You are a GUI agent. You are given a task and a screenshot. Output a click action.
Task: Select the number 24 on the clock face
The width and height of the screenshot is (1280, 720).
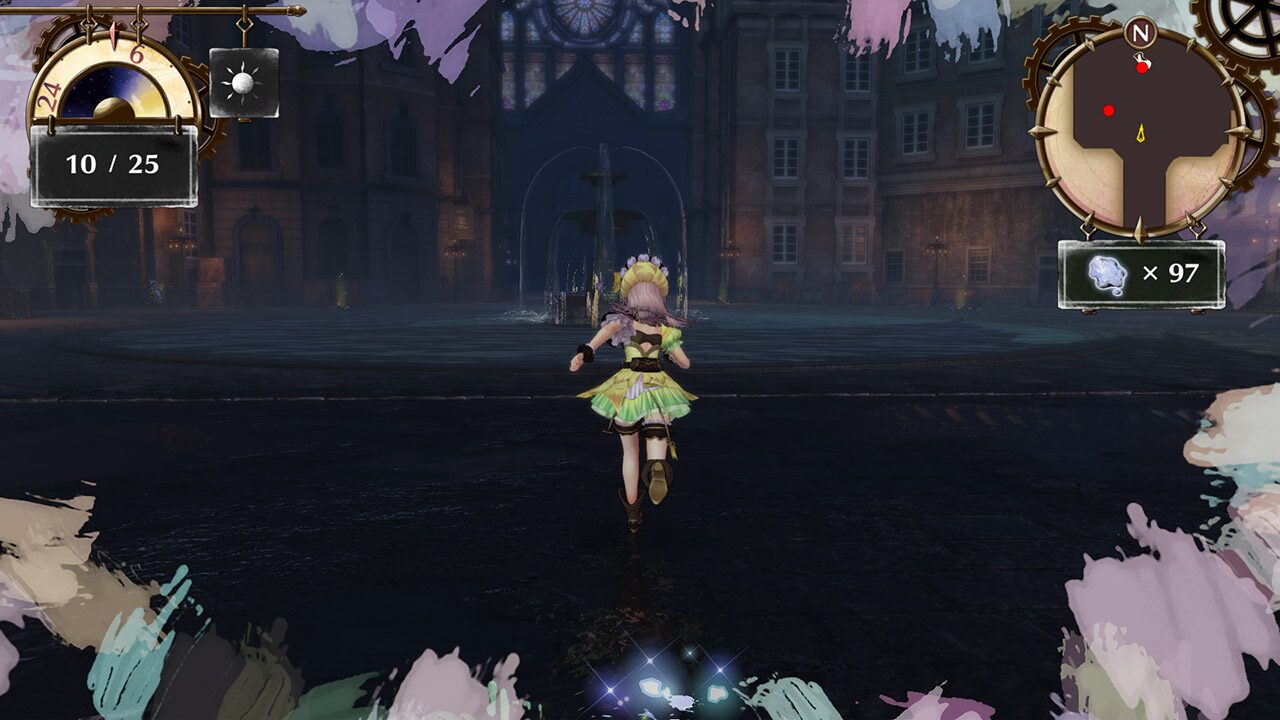(47, 94)
